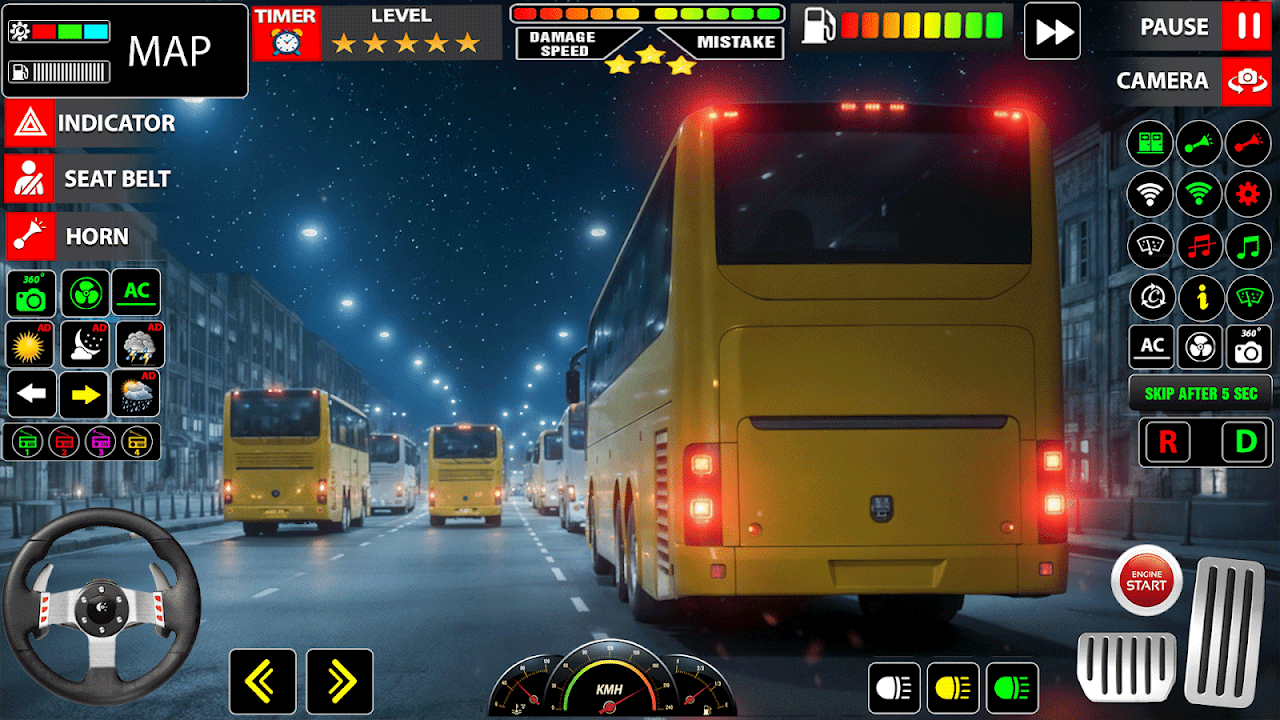Fasten the SEAT BELT

[x=29, y=179]
